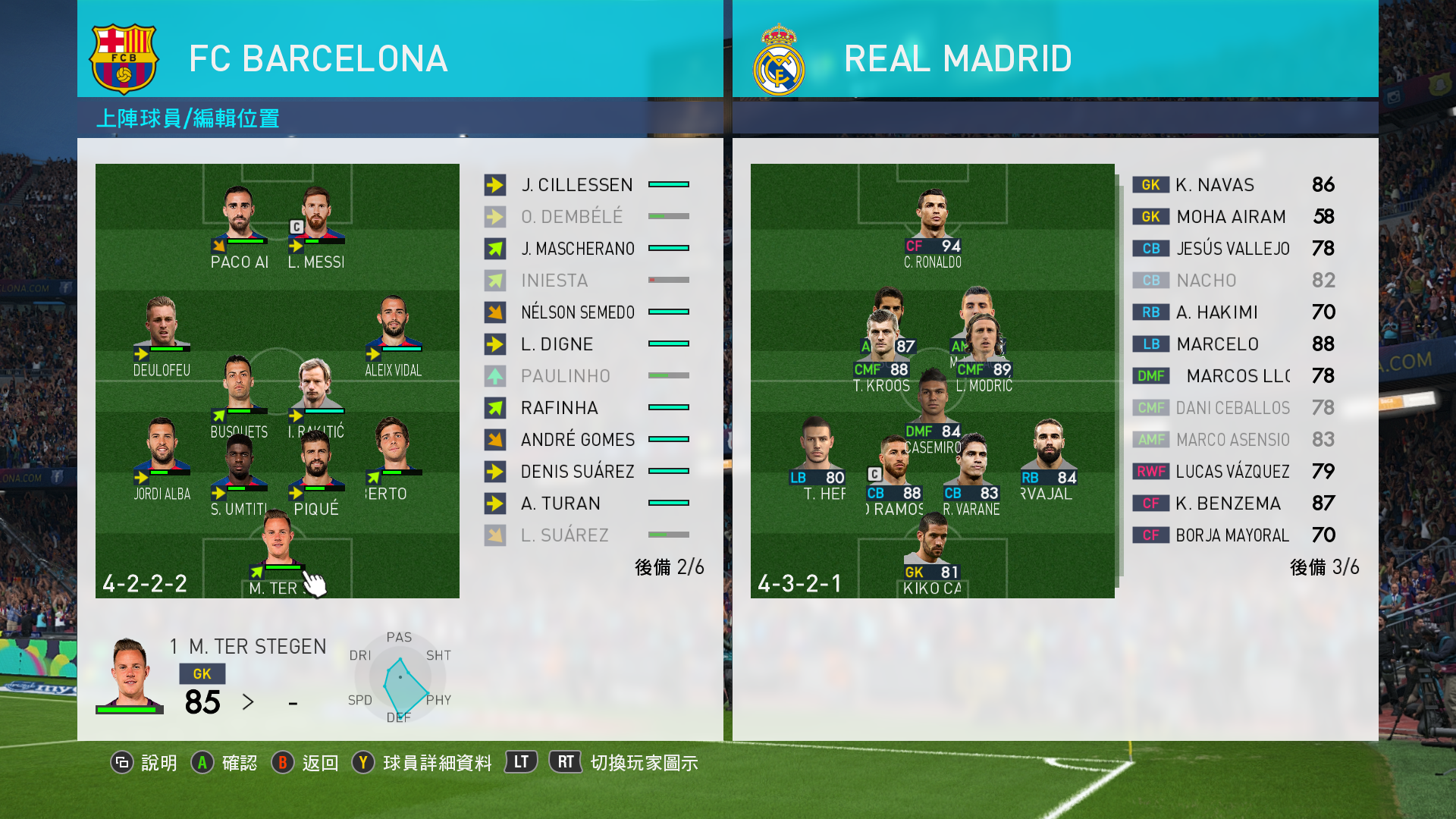
Task: Pick A. Turan in the substitutes list
Action: click(560, 504)
